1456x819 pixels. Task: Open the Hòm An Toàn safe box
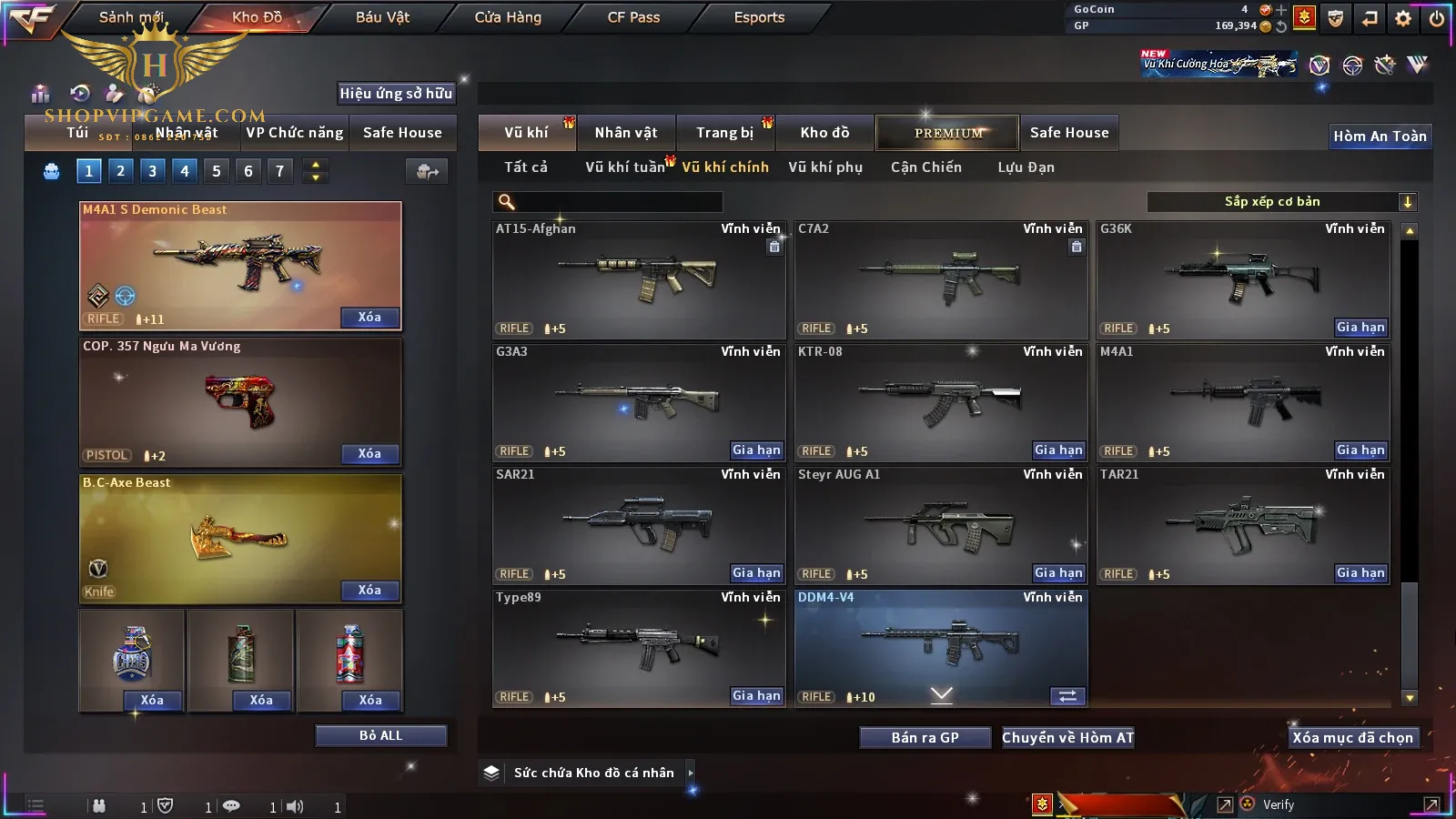point(1380,136)
